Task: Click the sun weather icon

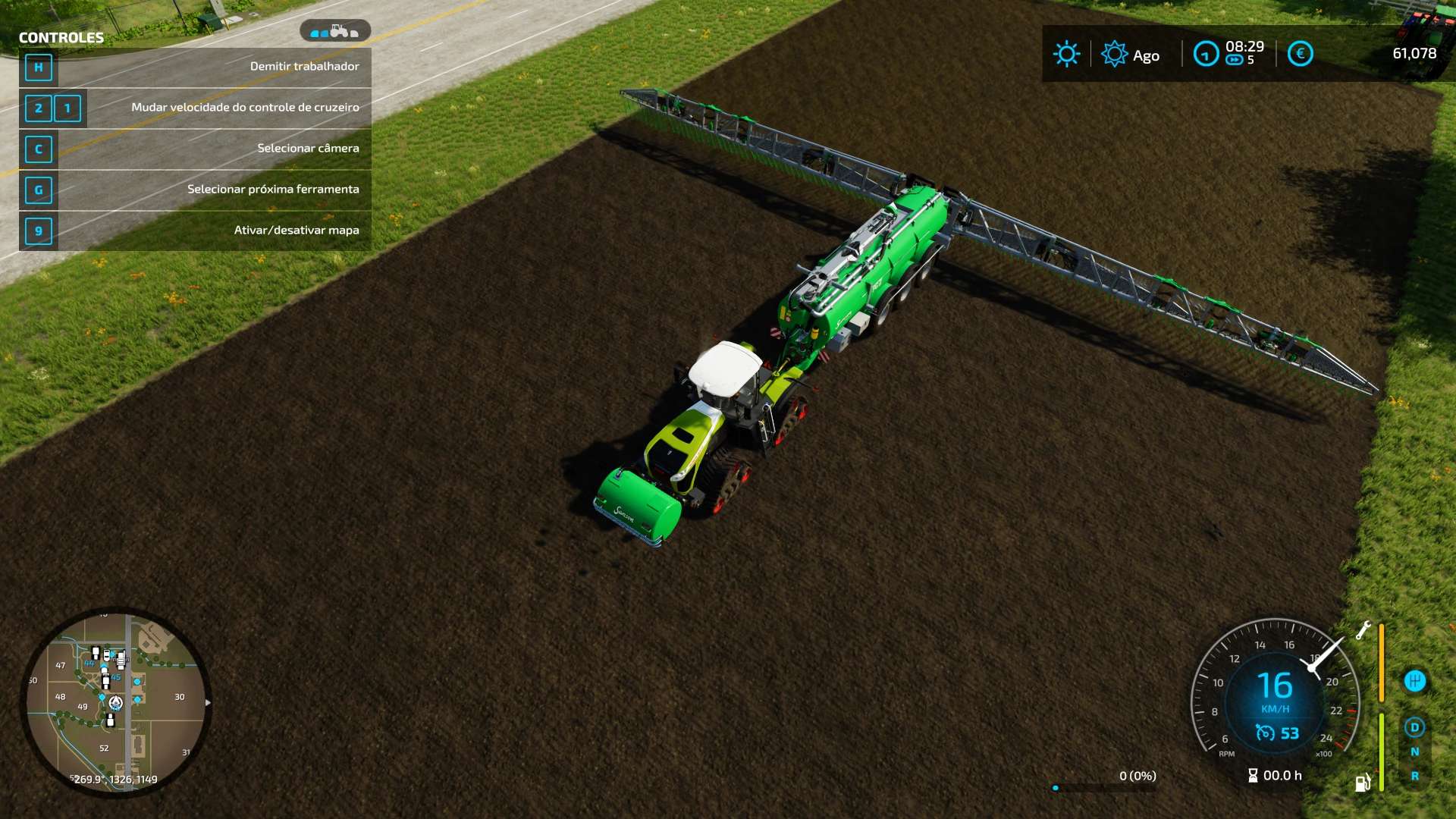Action: click(1066, 54)
